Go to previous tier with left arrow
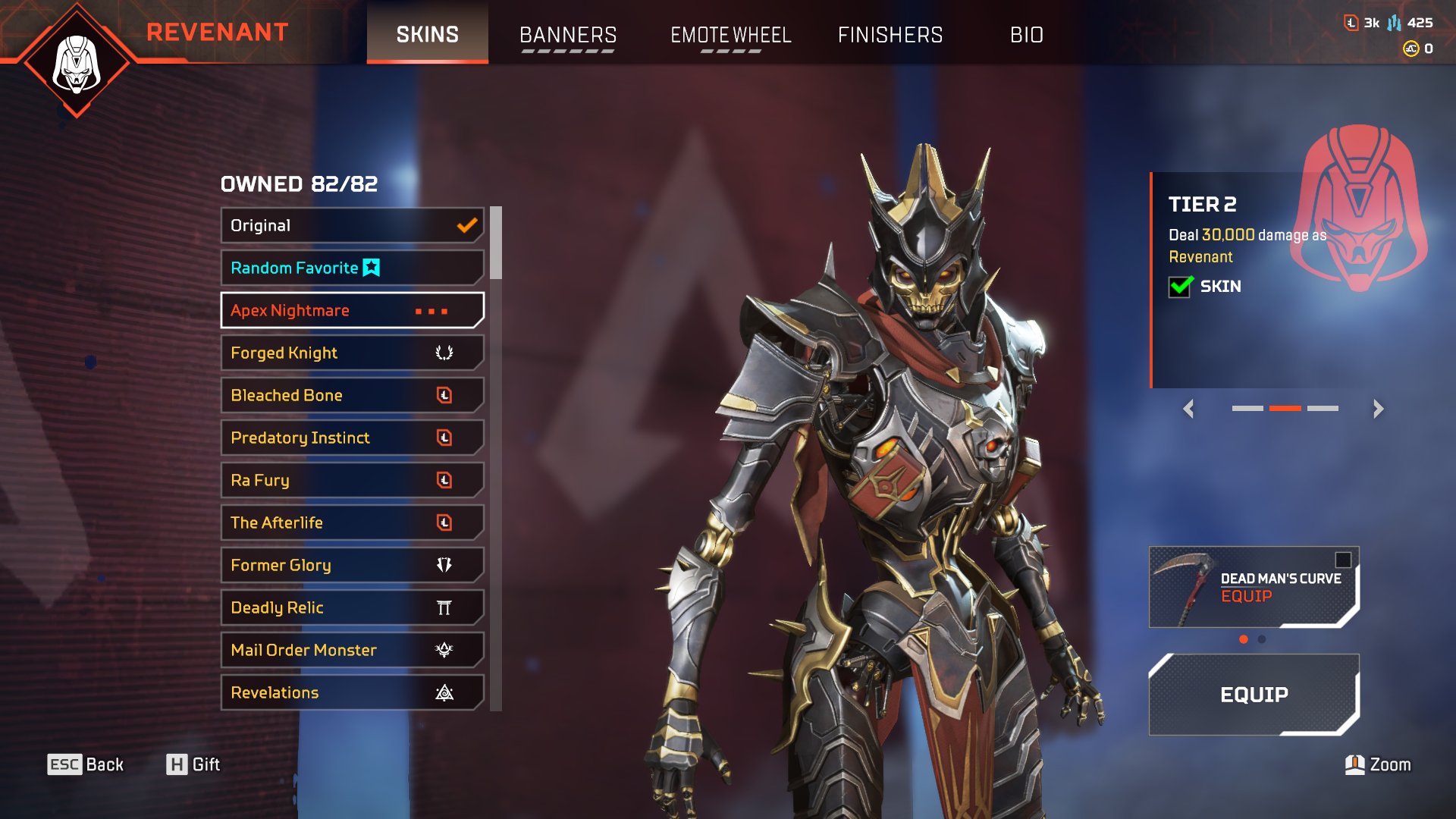Image resolution: width=1456 pixels, height=819 pixels. (1188, 409)
